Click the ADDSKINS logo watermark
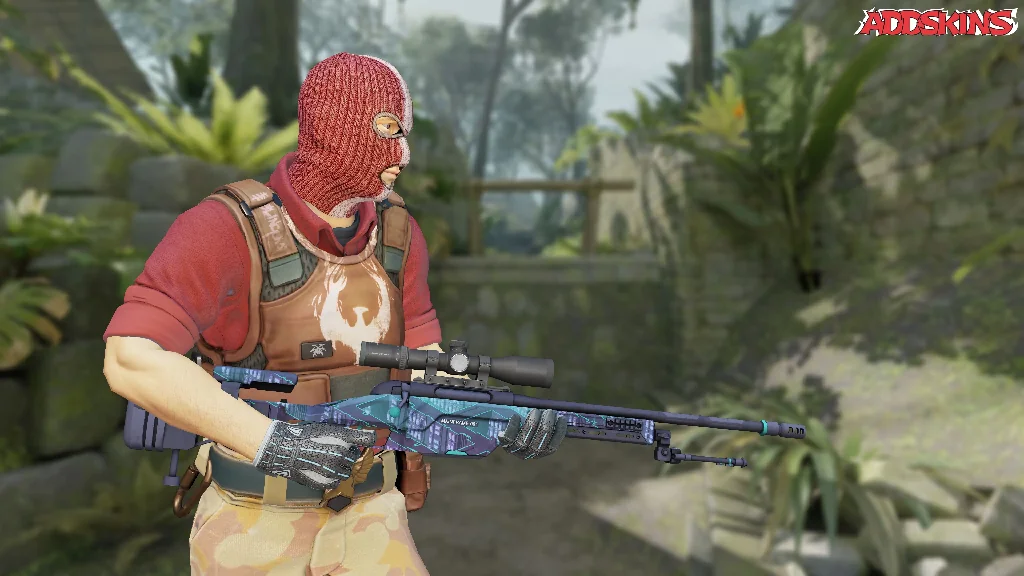 936,22
